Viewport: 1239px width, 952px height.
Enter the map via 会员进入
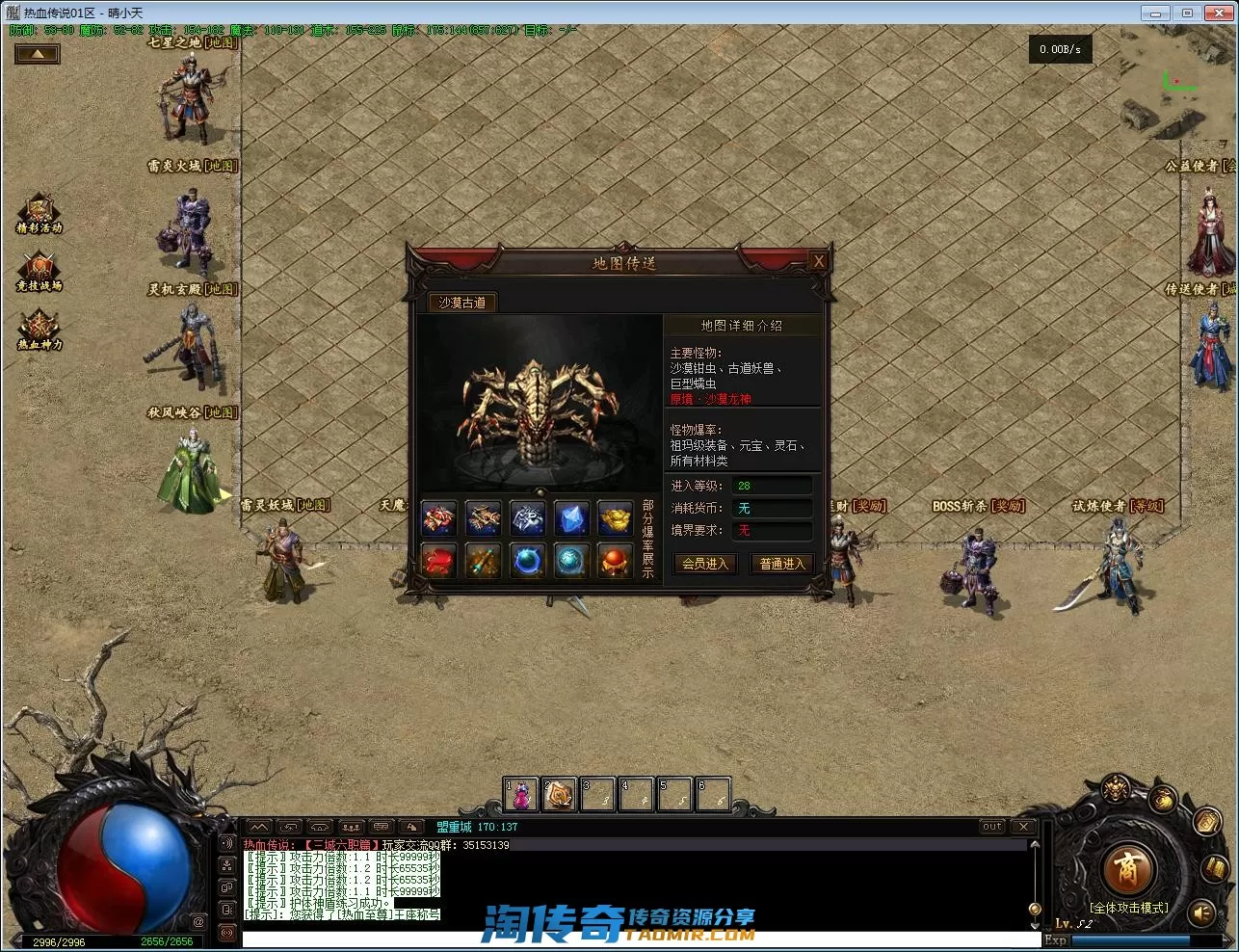point(705,564)
